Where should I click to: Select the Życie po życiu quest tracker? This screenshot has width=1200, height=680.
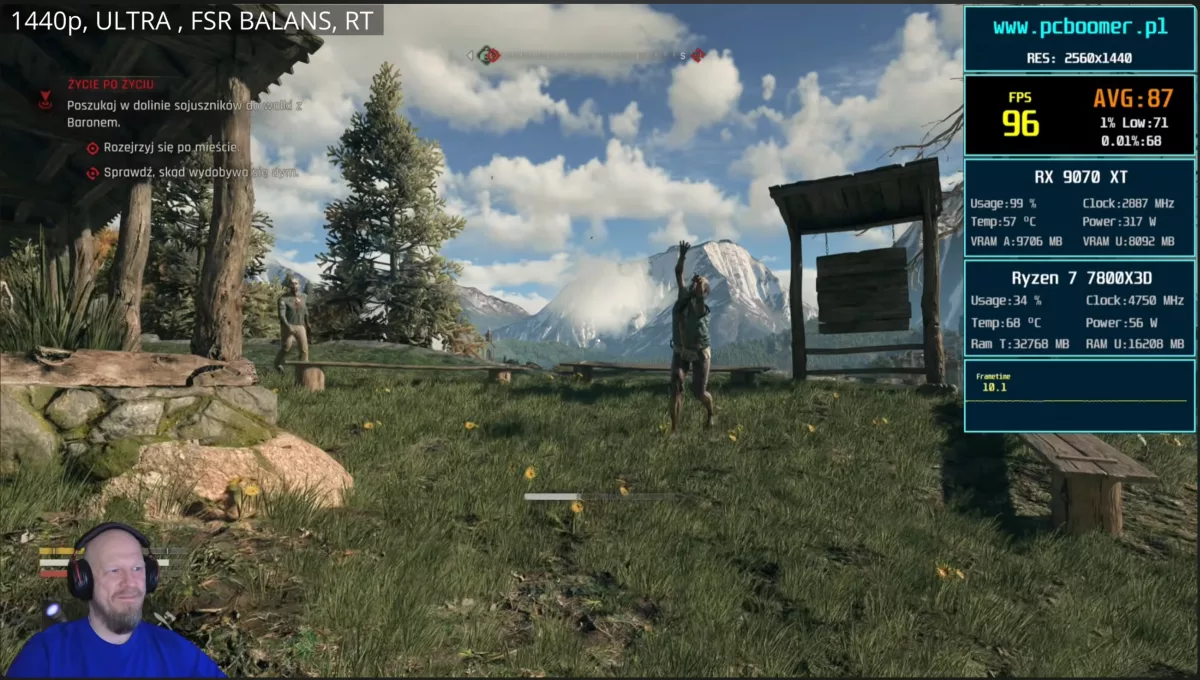point(110,85)
